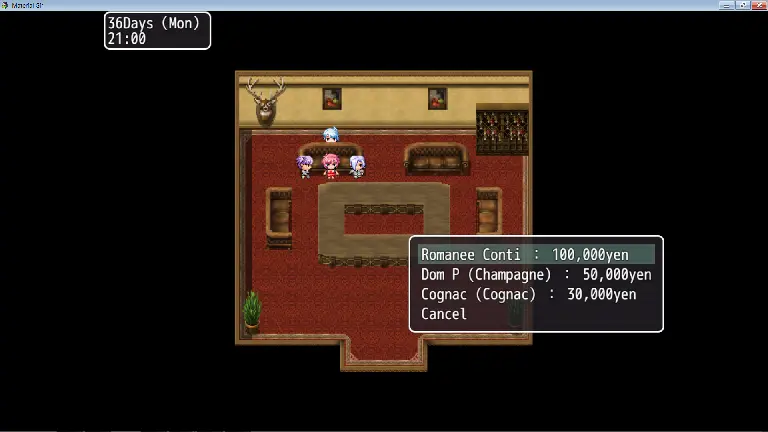
Task: Order the Cognac for 30,000yen
Action: pyautogui.click(x=528, y=294)
